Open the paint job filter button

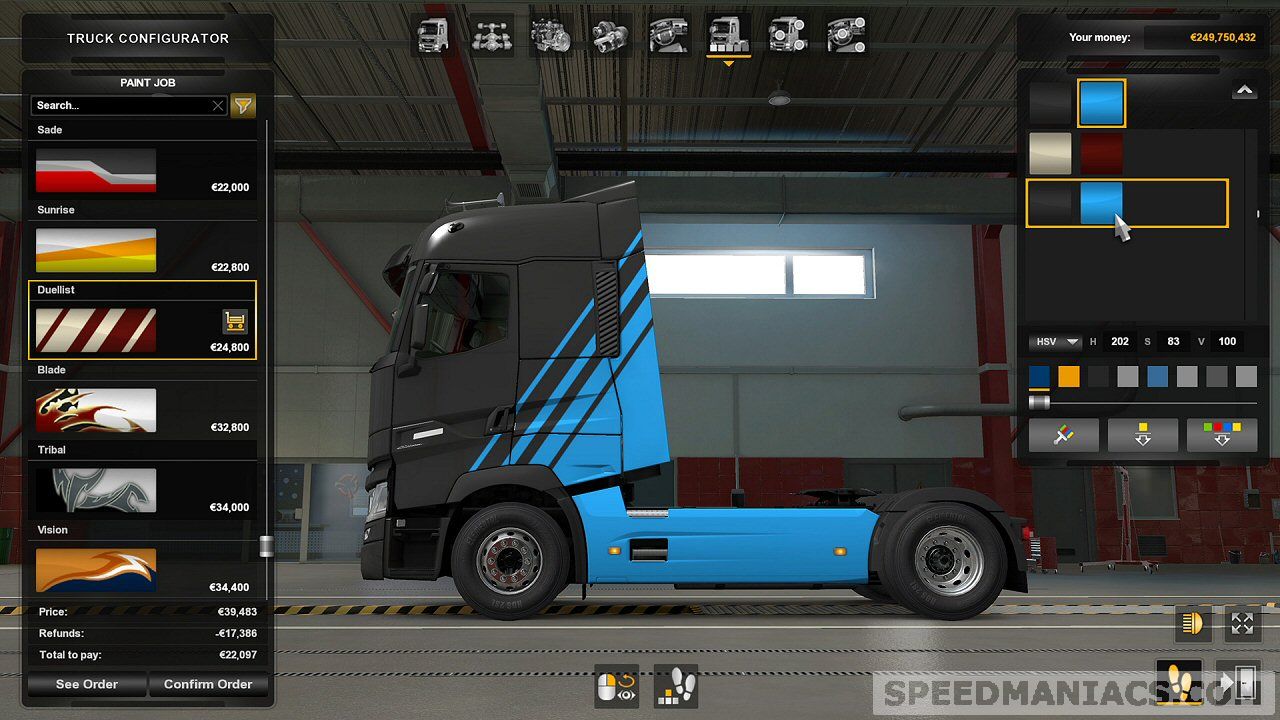[243, 105]
